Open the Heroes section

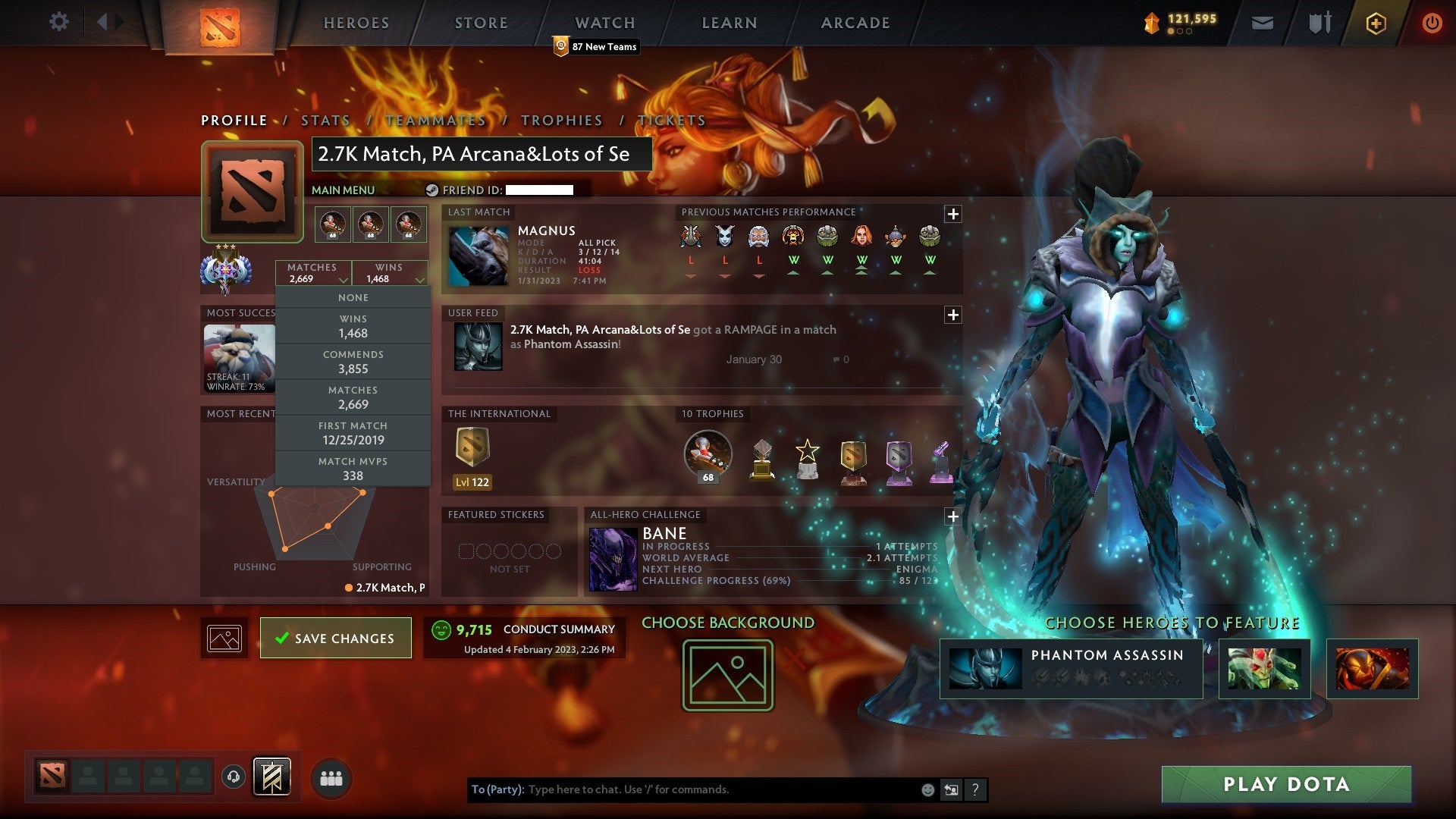pyautogui.click(x=356, y=23)
